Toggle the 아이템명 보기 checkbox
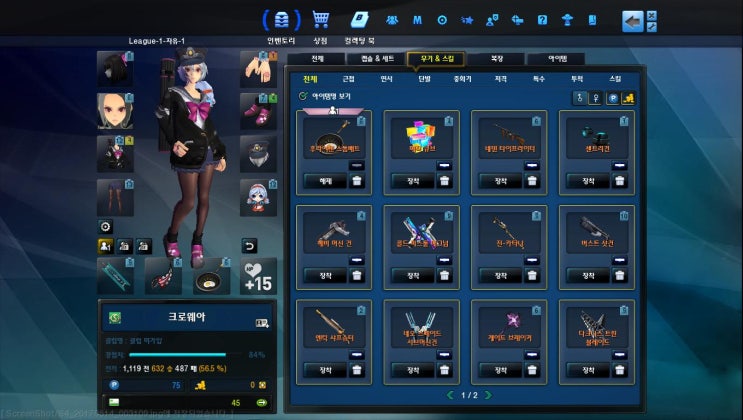This screenshot has width=743, height=420. point(303,96)
